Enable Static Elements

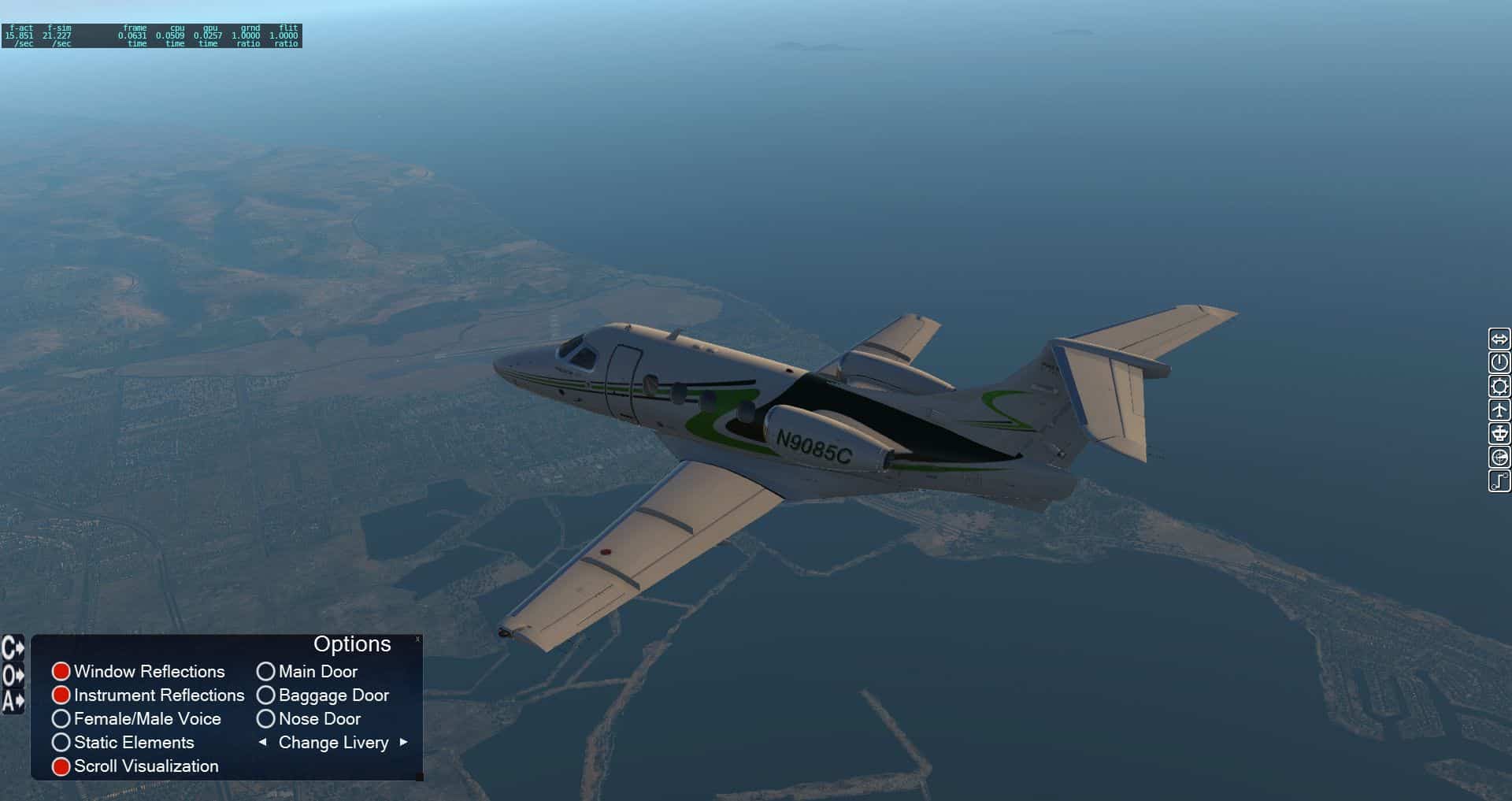(x=61, y=742)
